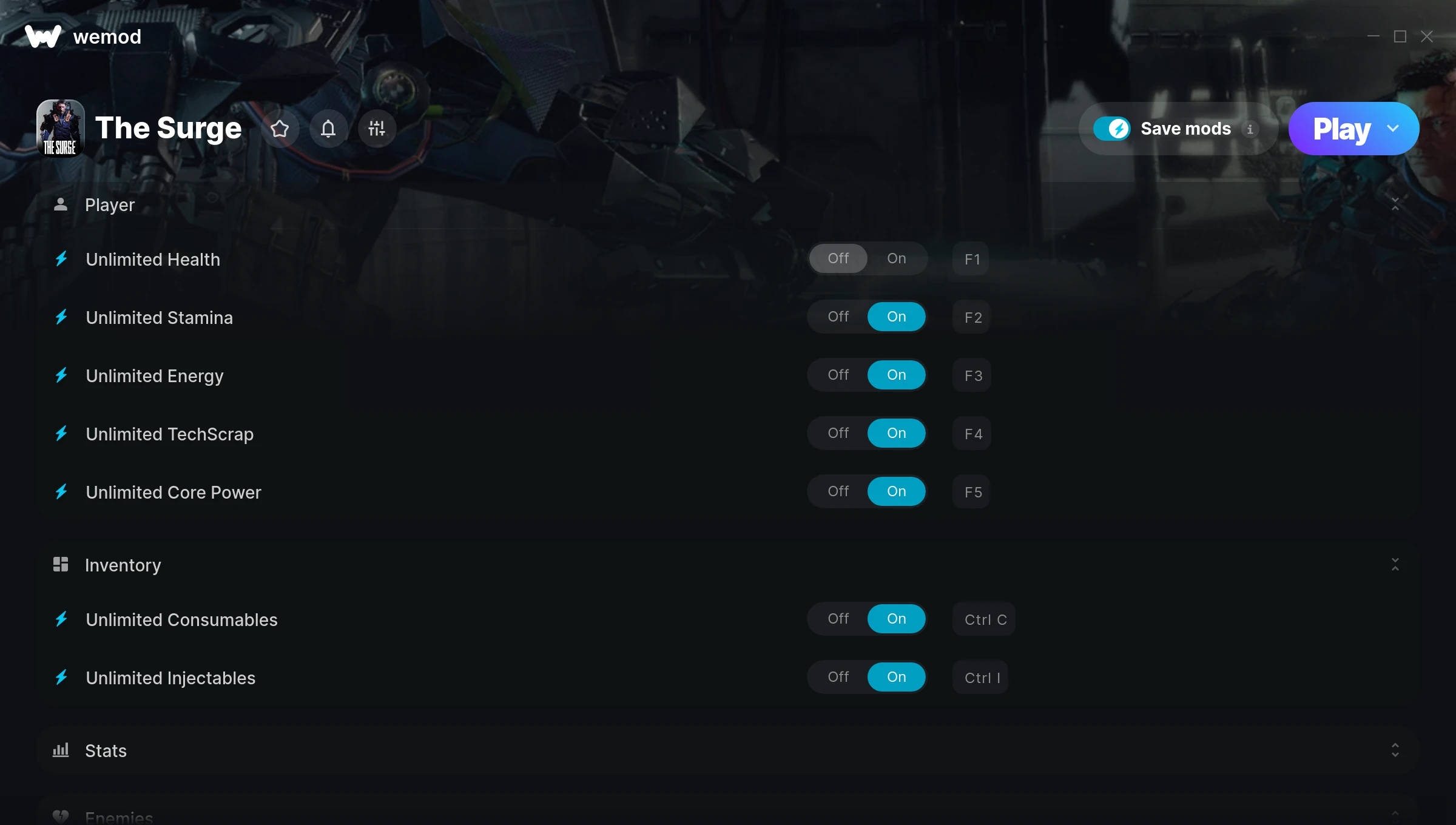Image resolution: width=1456 pixels, height=825 pixels.
Task: Click The Surge game cover thumbnail
Action: (x=61, y=128)
